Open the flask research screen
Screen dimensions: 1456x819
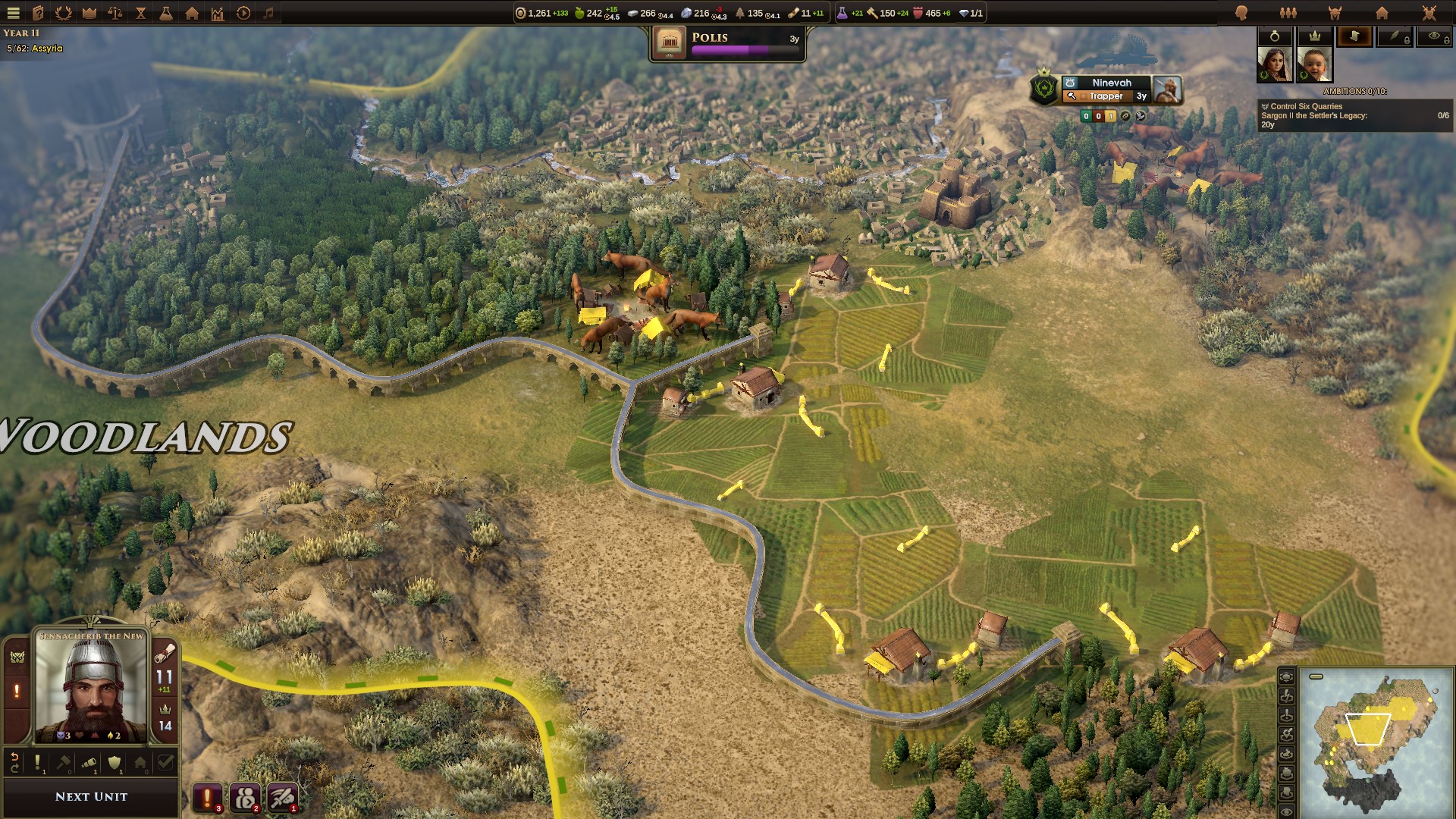pos(166,13)
